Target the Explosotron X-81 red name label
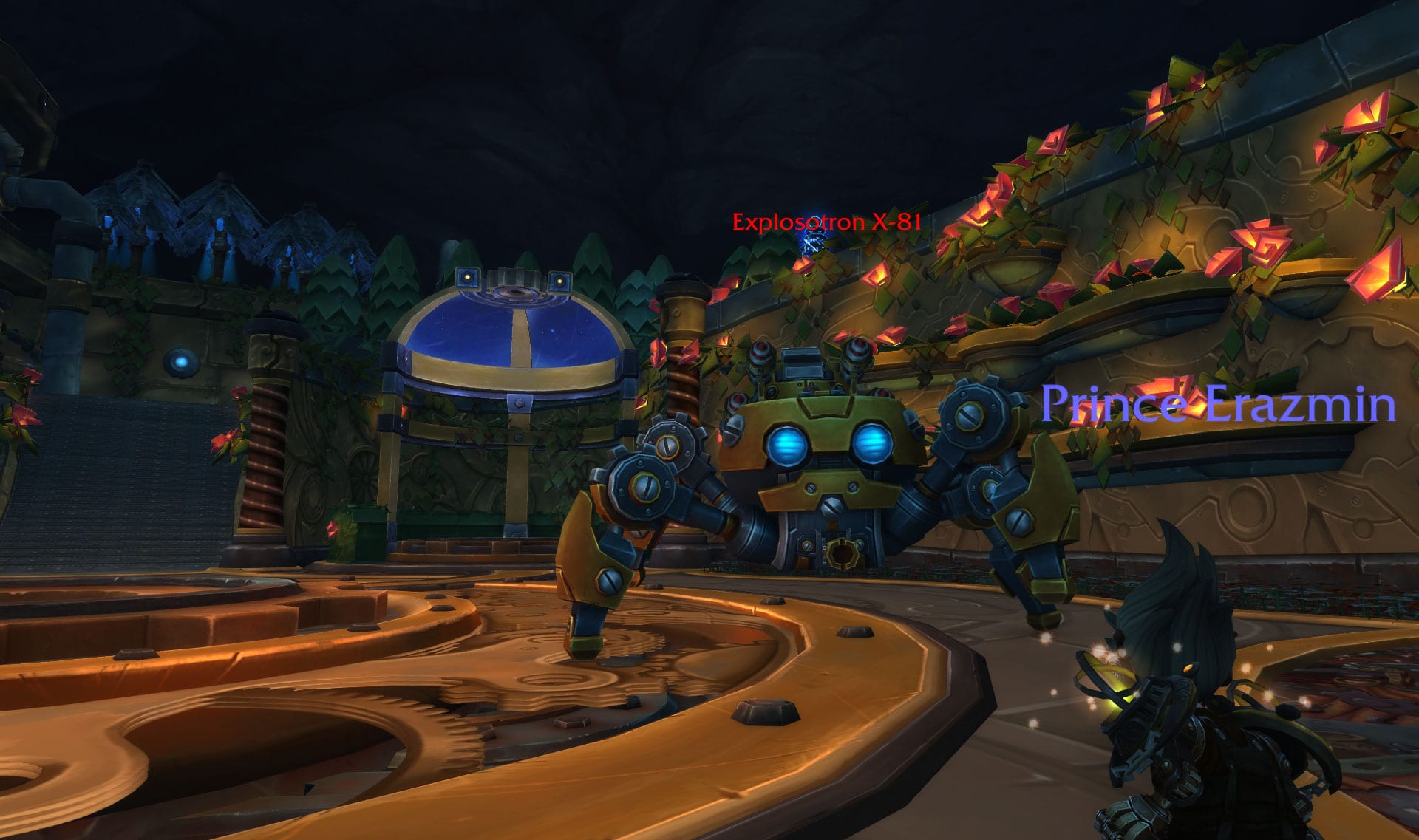 coord(826,222)
